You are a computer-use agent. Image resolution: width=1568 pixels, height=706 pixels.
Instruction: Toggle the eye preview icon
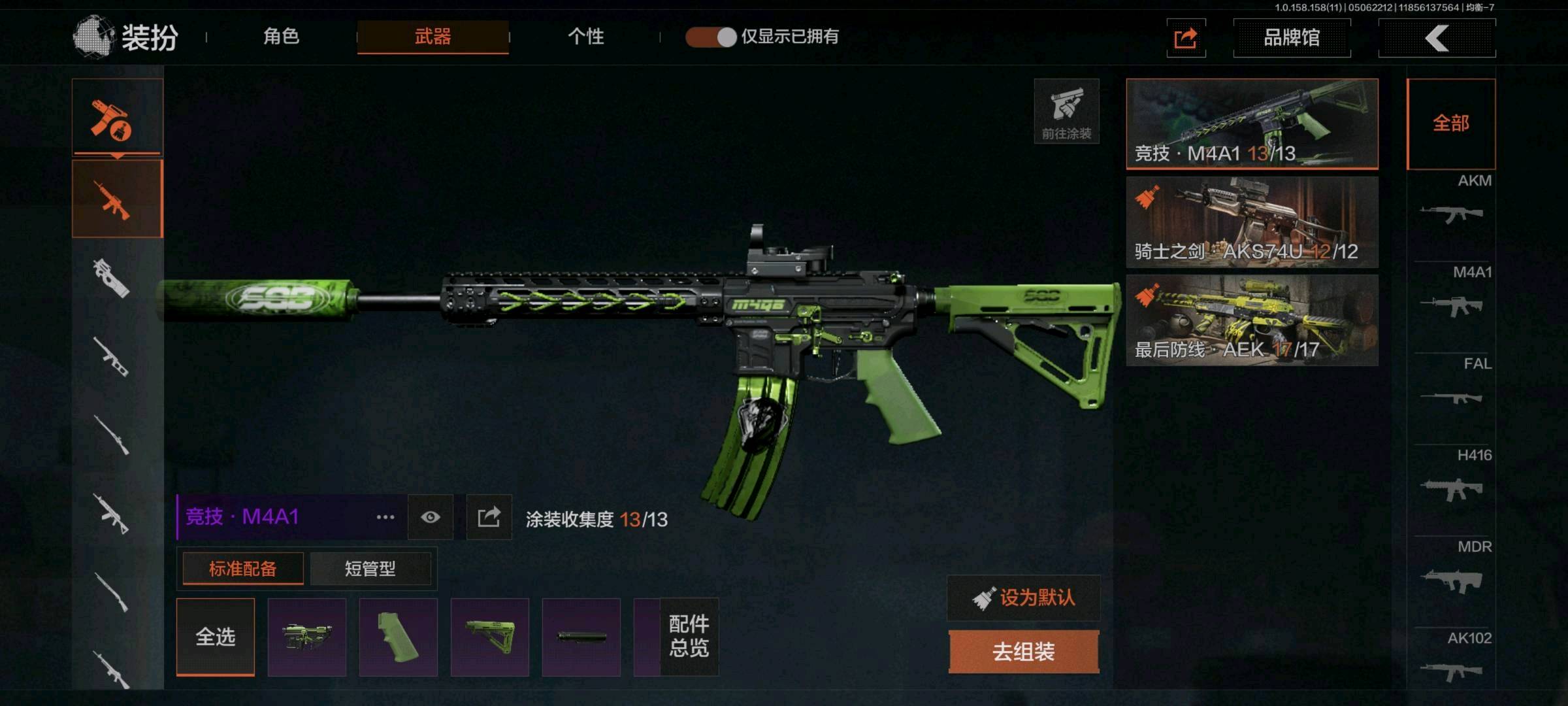(x=431, y=518)
